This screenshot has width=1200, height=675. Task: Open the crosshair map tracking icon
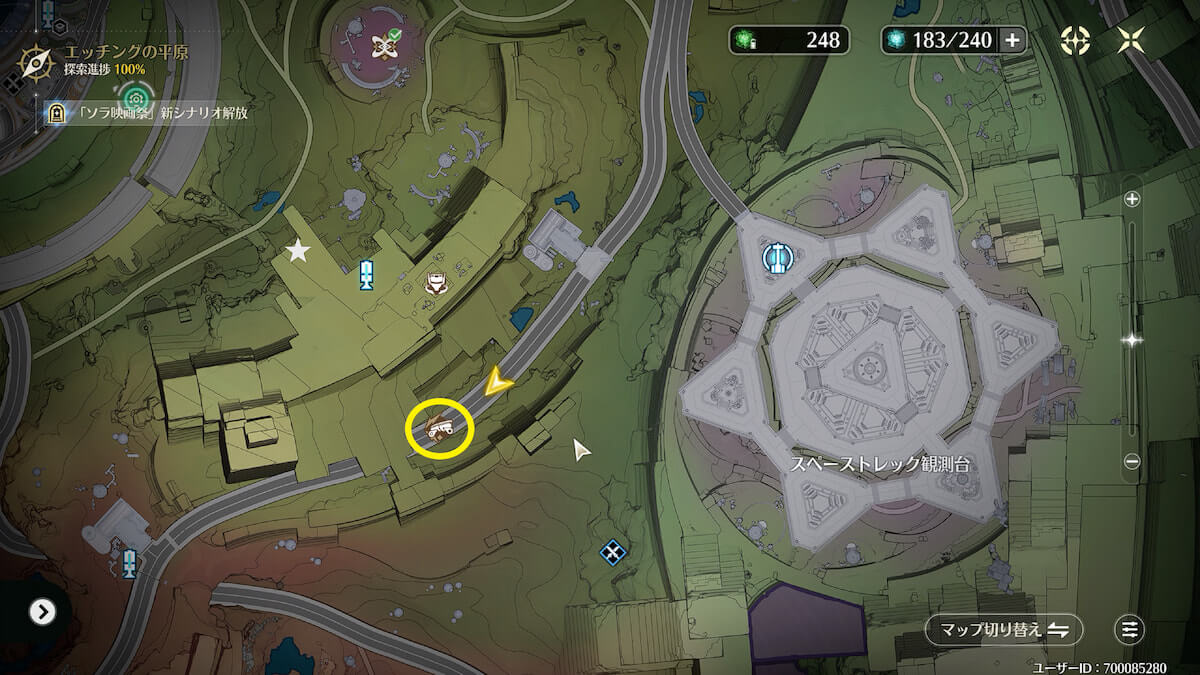click(1075, 40)
